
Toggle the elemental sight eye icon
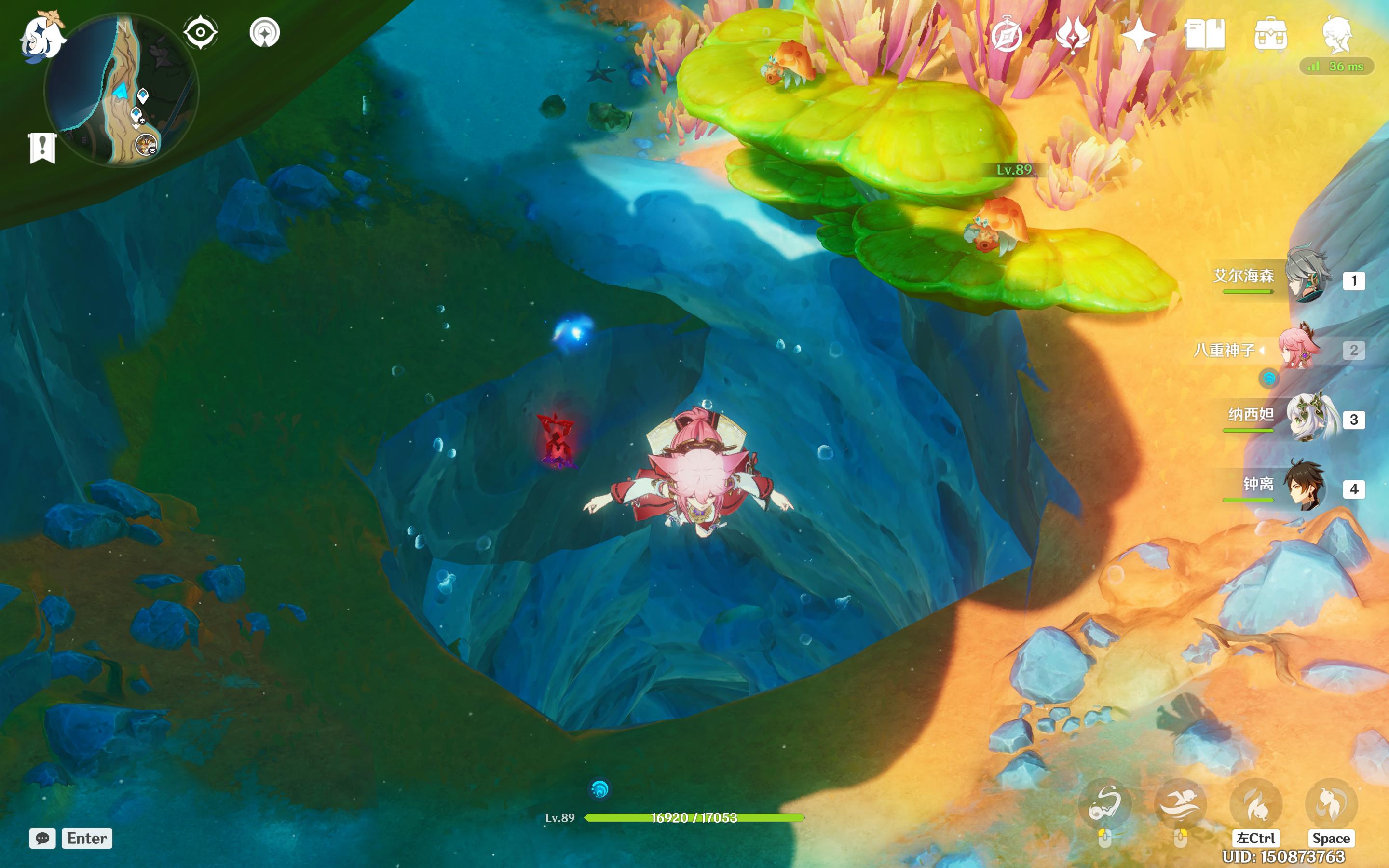[x=200, y=32]
